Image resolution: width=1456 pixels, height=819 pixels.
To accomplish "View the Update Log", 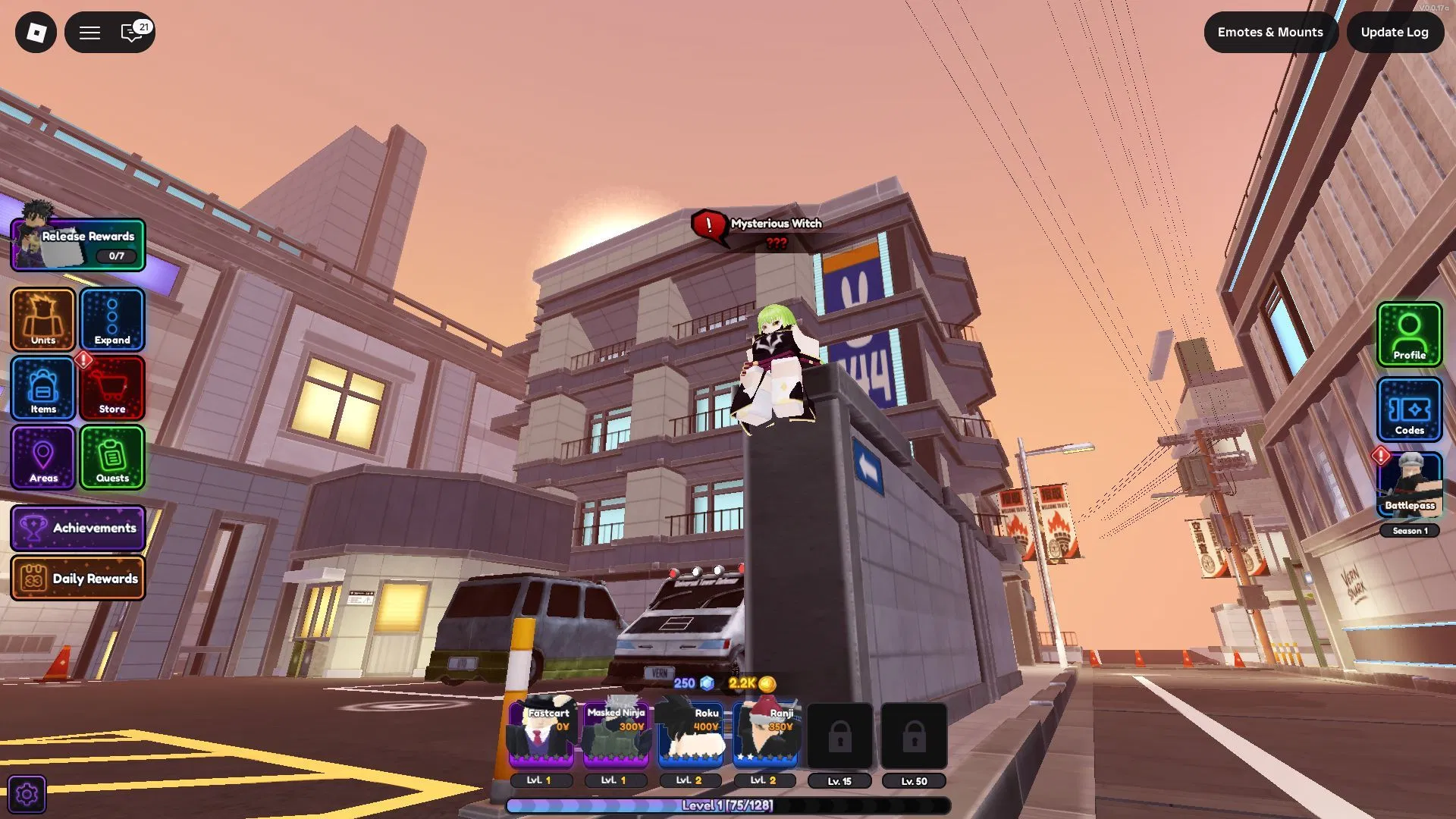I will [1395, 32].
